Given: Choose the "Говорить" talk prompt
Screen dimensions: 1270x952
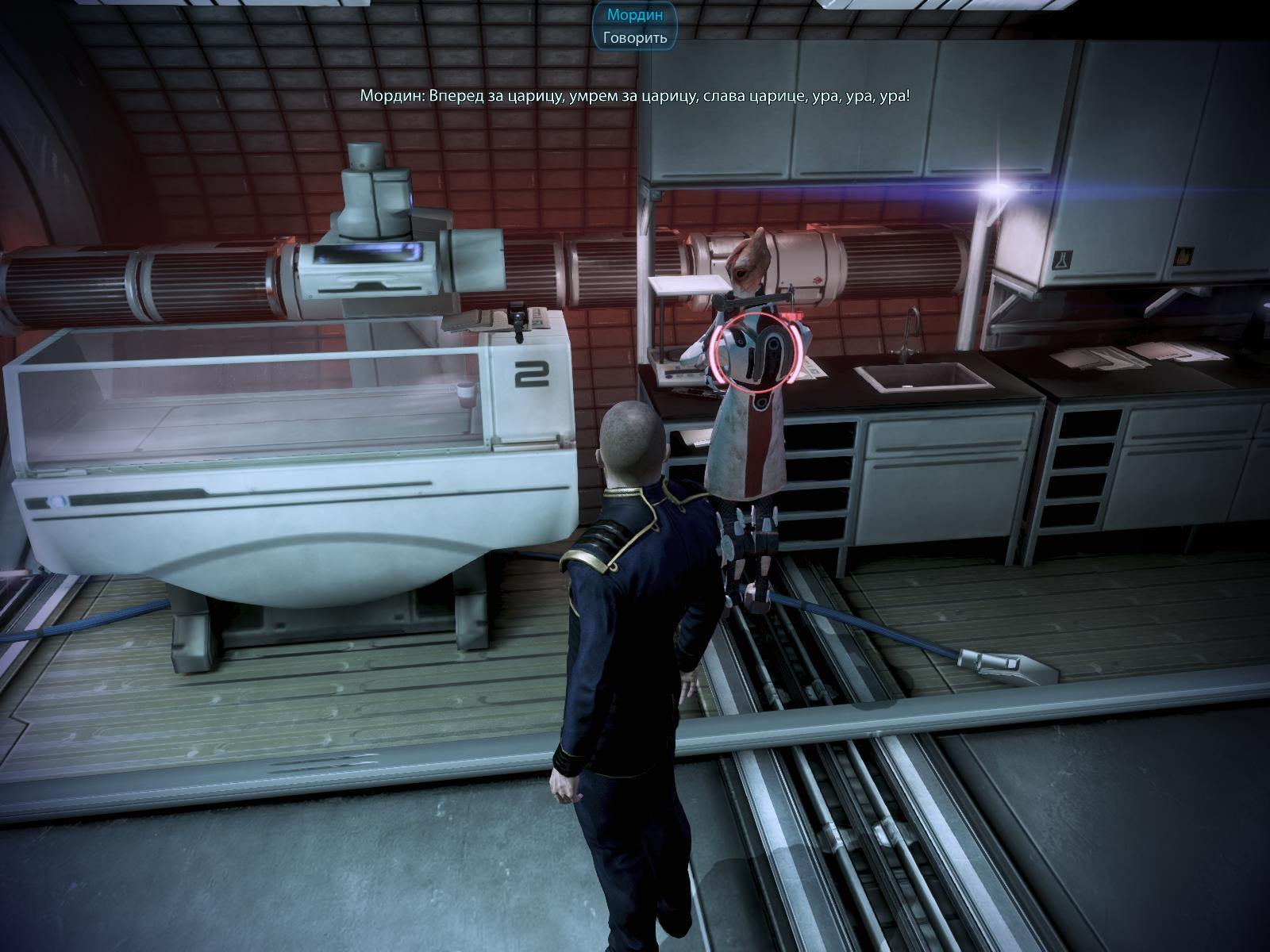Looking at the screenshot, I should click(634, 37).
